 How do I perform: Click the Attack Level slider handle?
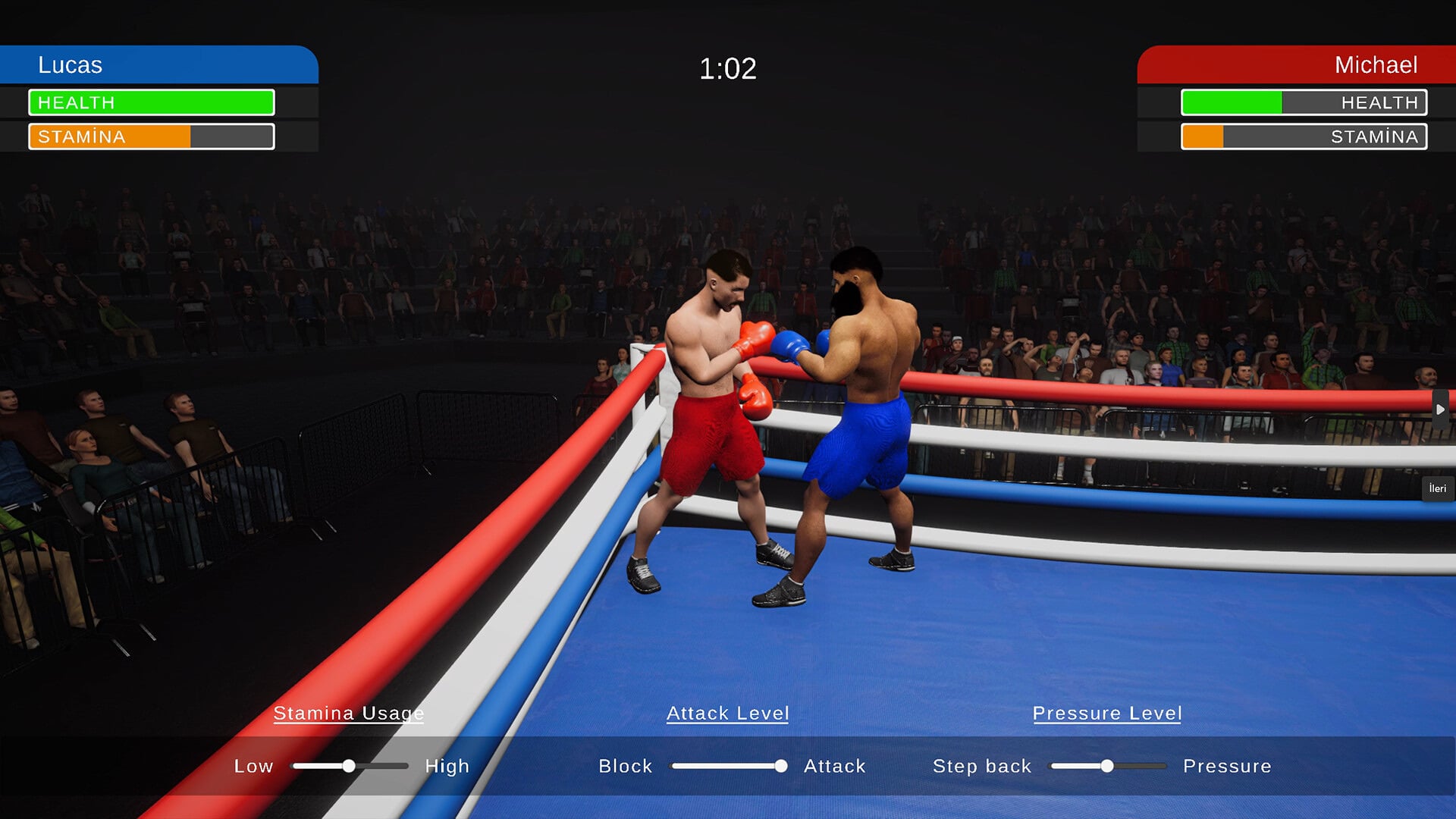[781, 767]
